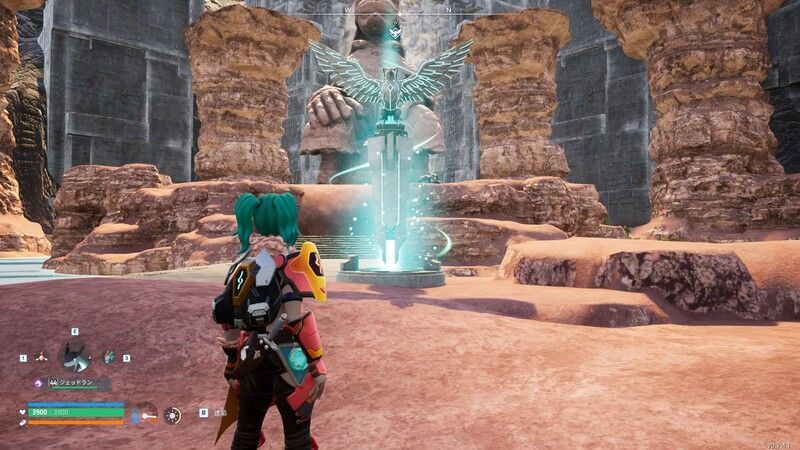This screenshot has width=800, height=450.
Task: Select the active Jetragon pal portrait
Action: point(75,355)
